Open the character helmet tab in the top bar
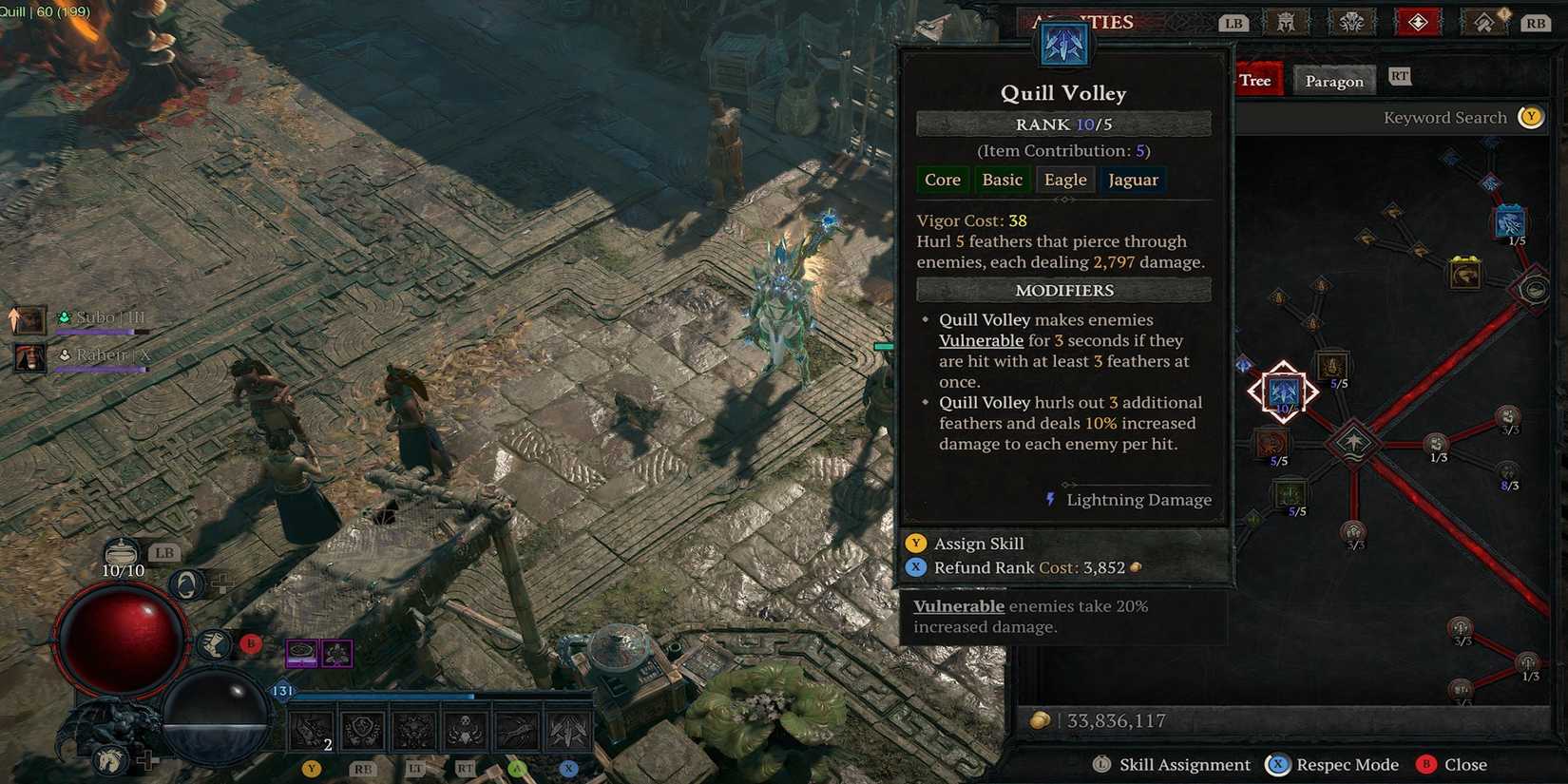Image resolution: width=1568 pixels, height=784 pixels. tap(1286, 22)
